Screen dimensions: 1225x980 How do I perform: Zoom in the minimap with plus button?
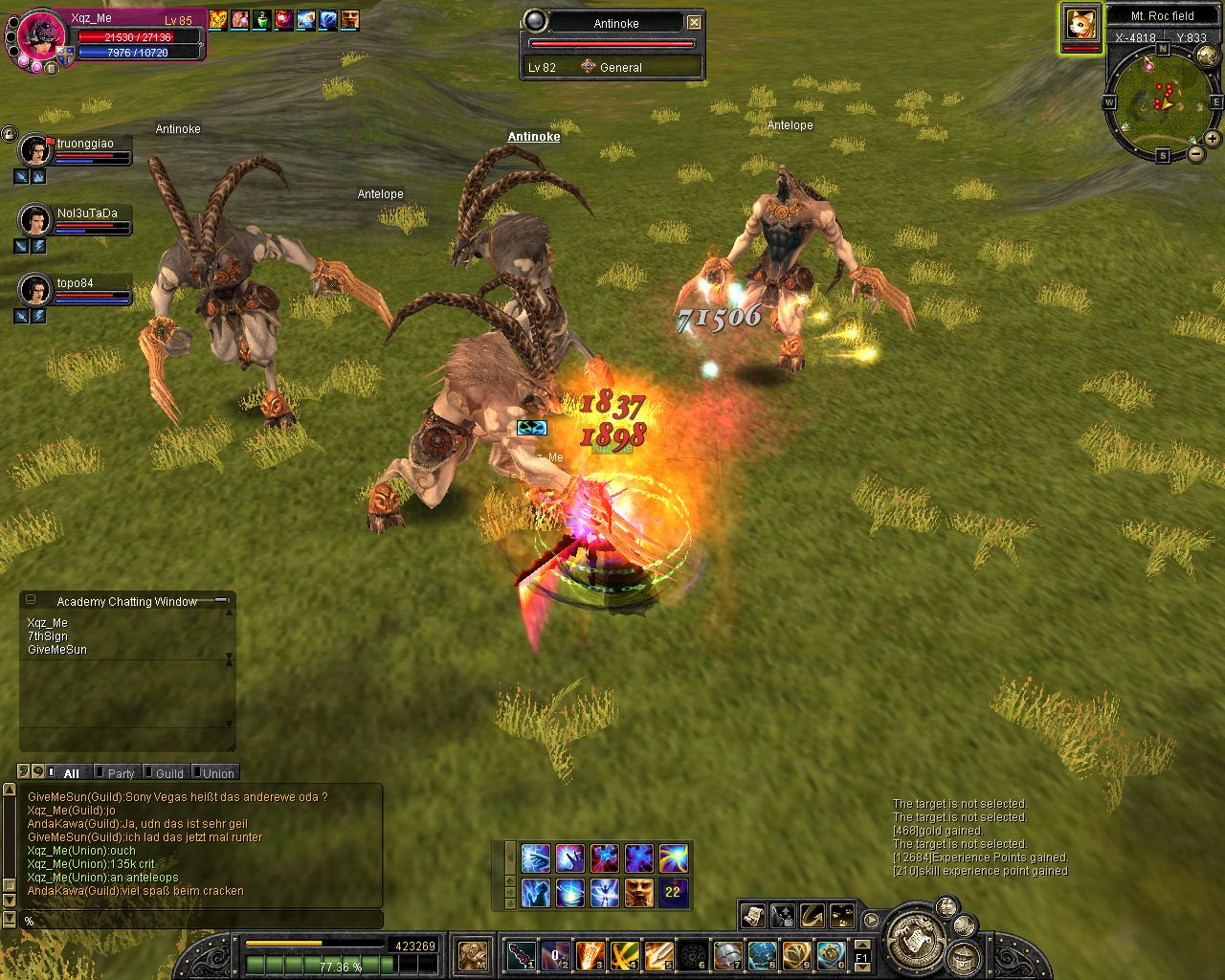pyautogui.click(x=1212, y=138)
